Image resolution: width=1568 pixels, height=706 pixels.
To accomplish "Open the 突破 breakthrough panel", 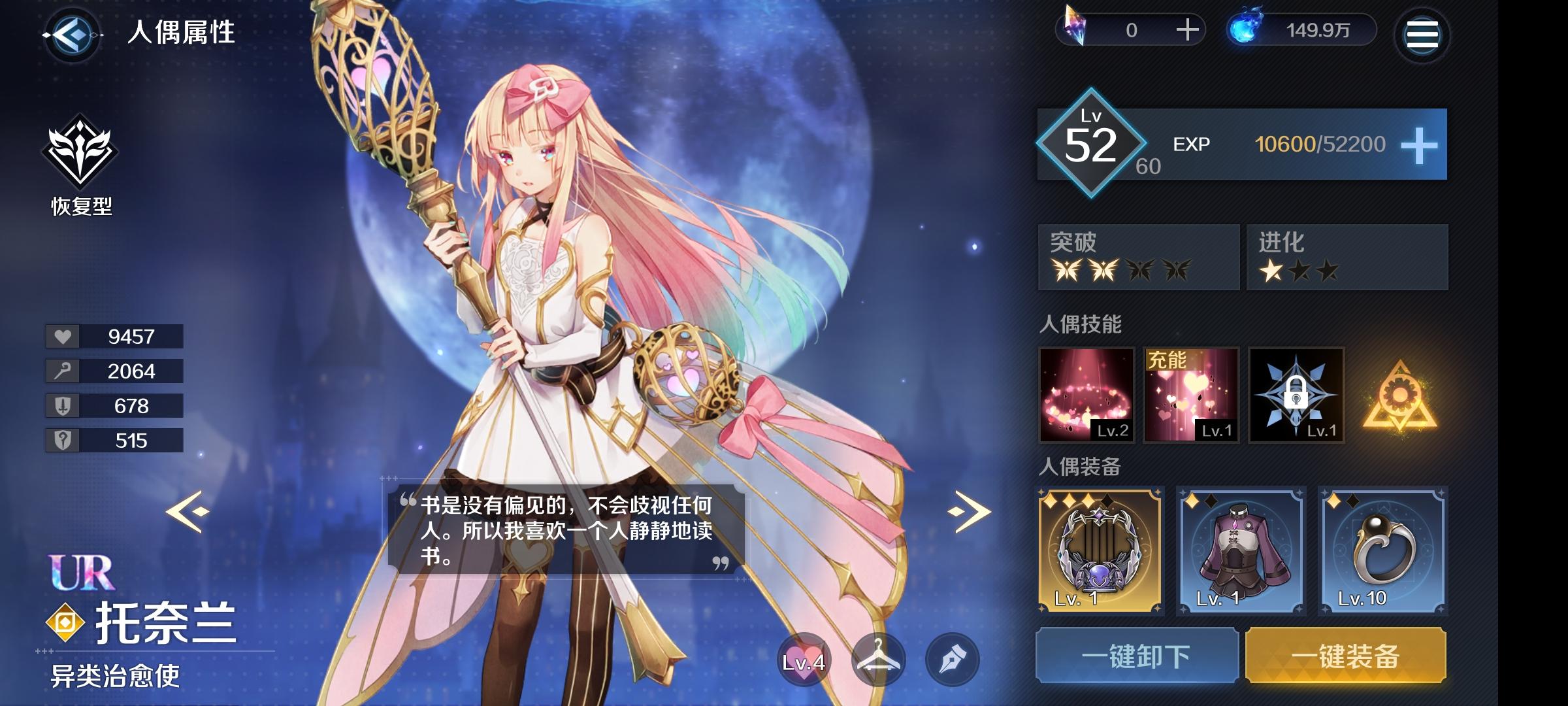I will click(1140, 258).
